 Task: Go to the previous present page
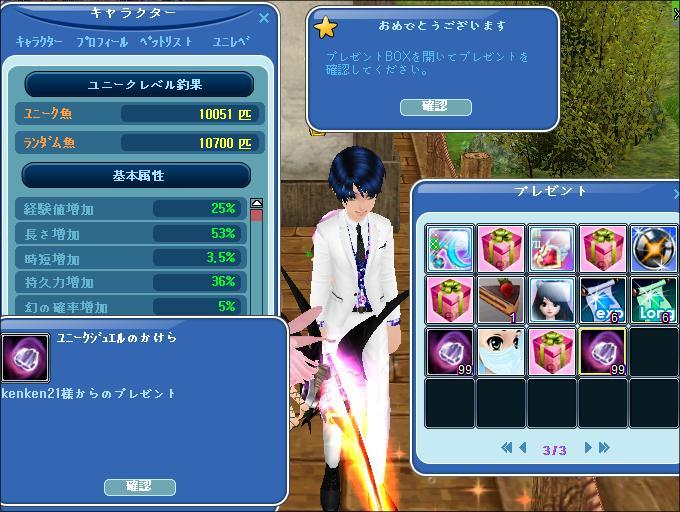(x=523, y=449)
